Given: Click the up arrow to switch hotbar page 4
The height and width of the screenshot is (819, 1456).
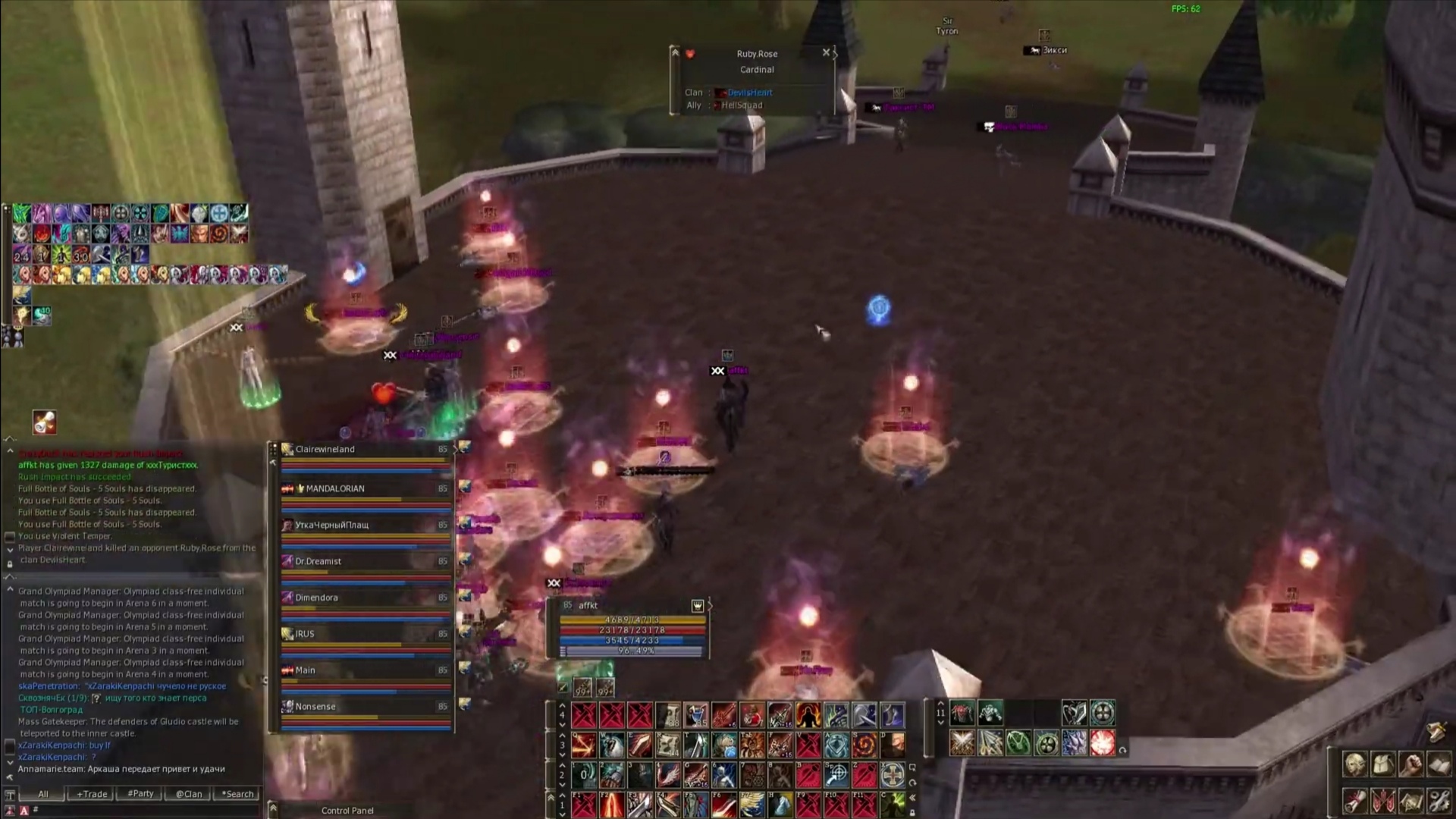Looking at the screenshot, I should (x=561, y=706).
